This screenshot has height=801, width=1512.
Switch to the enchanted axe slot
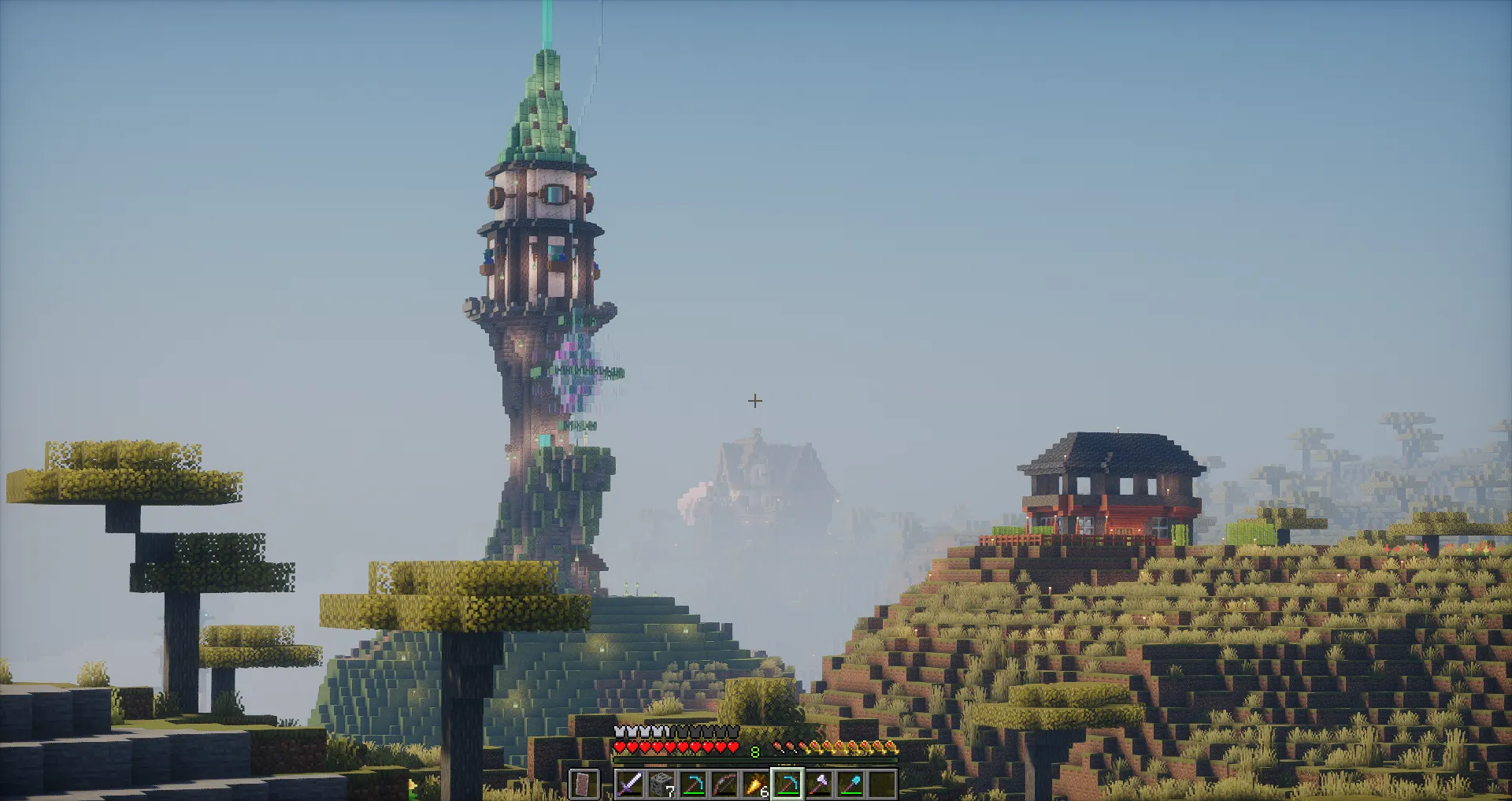[x=819, y=784]
